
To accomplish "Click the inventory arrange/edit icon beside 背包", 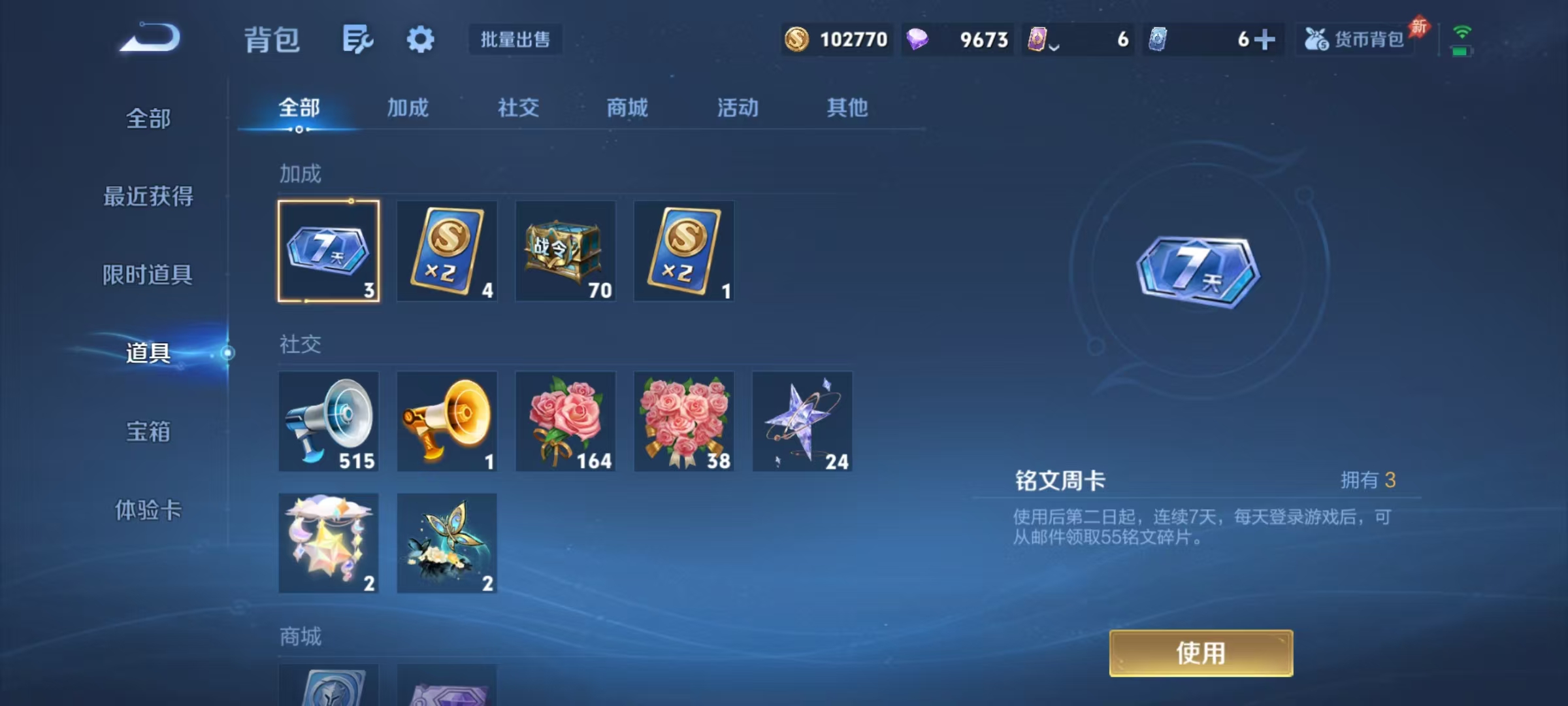I will click(x=357, y=39).
